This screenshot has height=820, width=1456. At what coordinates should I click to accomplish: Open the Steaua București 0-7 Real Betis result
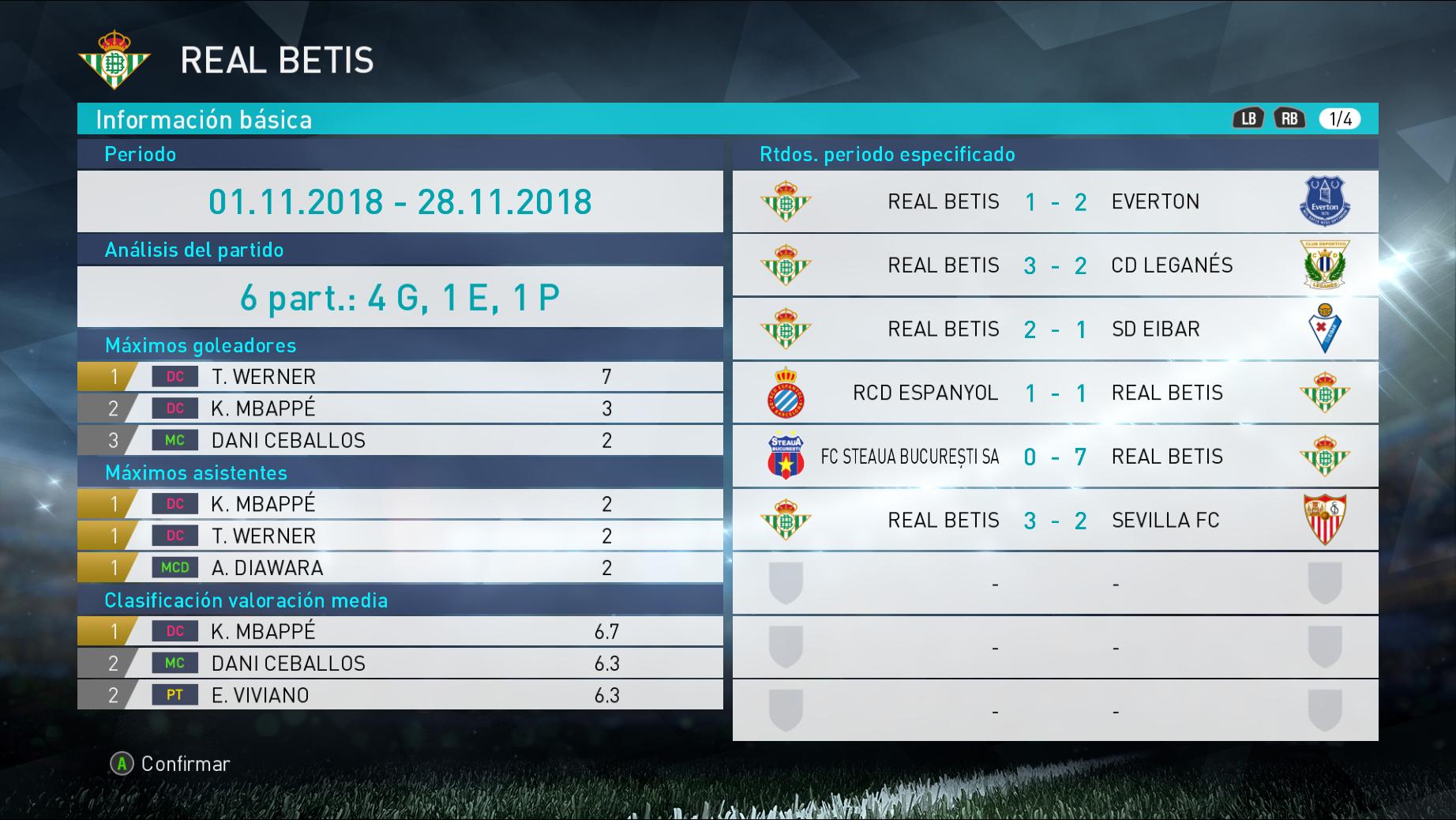1055,457
